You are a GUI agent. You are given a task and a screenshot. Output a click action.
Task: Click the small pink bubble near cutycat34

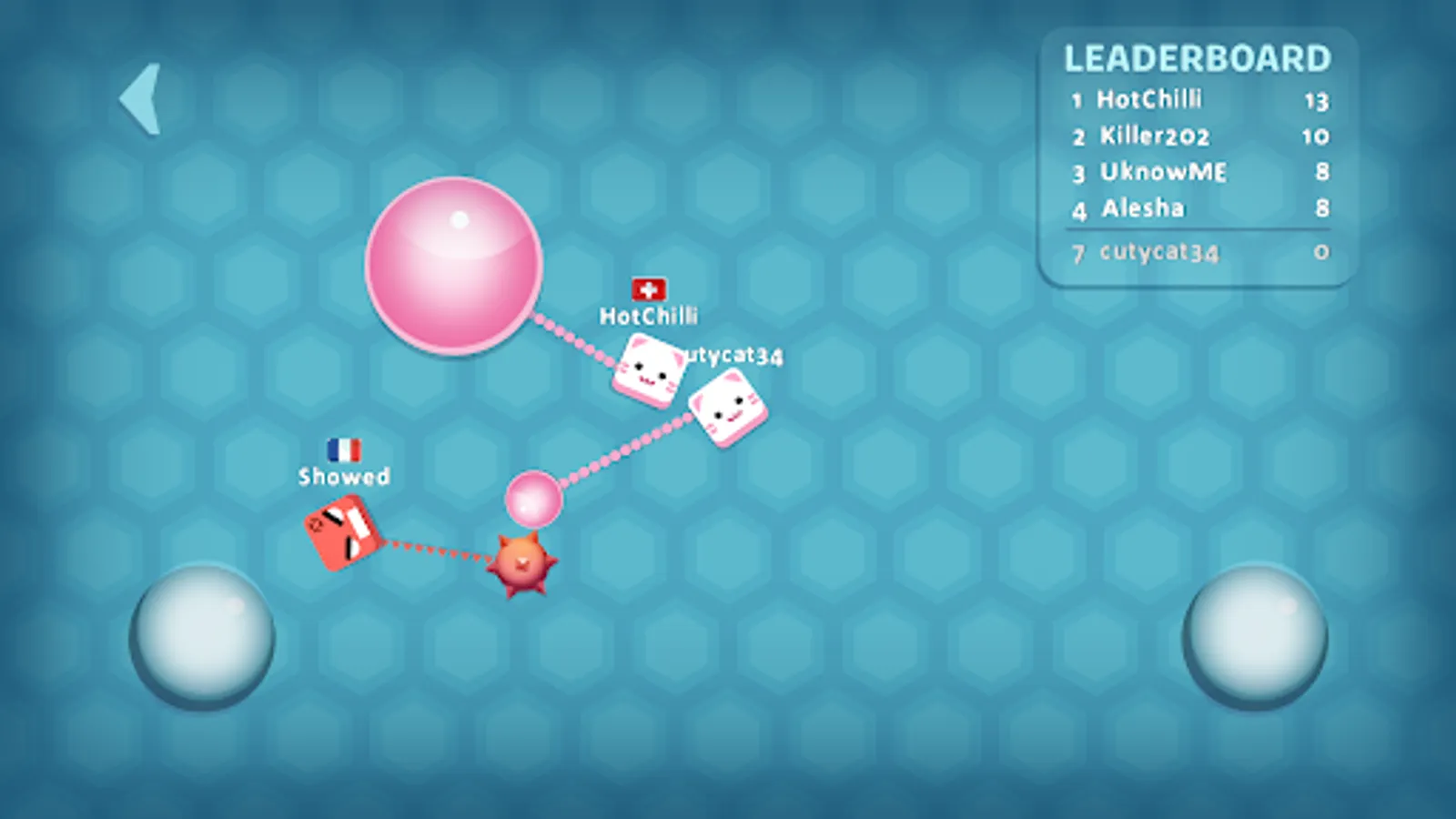[535, 497]
